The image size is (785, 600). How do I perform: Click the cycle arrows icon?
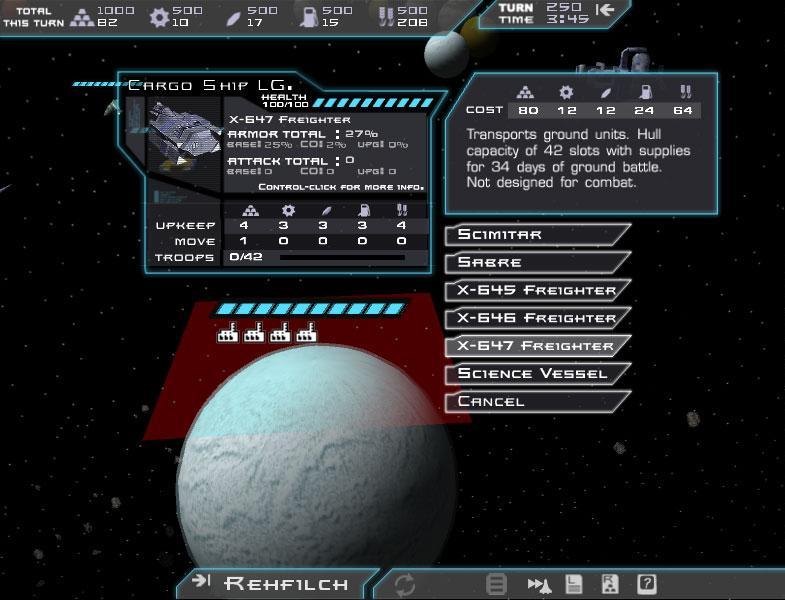pos(404,584)
